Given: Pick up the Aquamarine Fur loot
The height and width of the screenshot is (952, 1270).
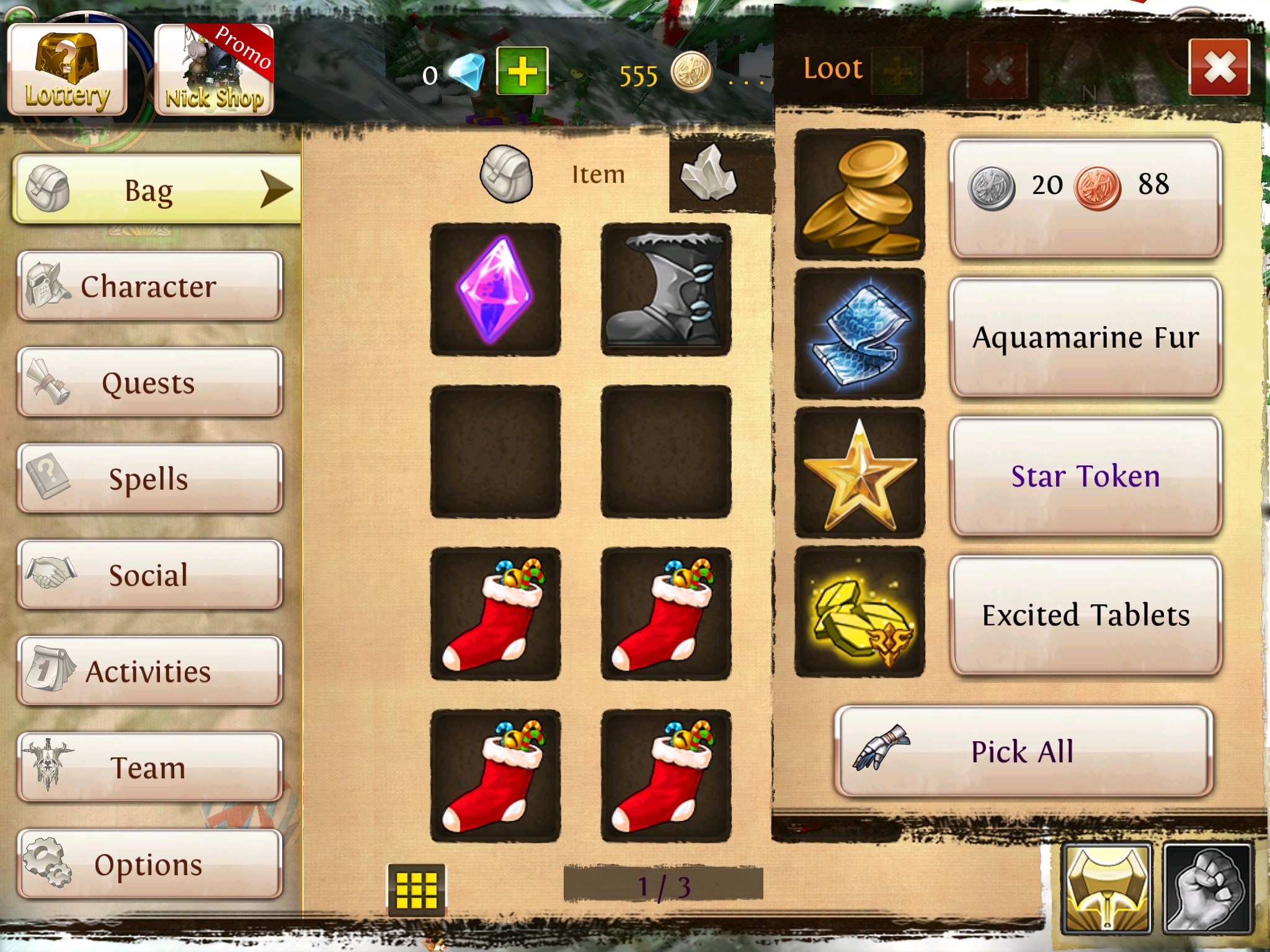Looking at the screenshot, I should point(1085,337).
